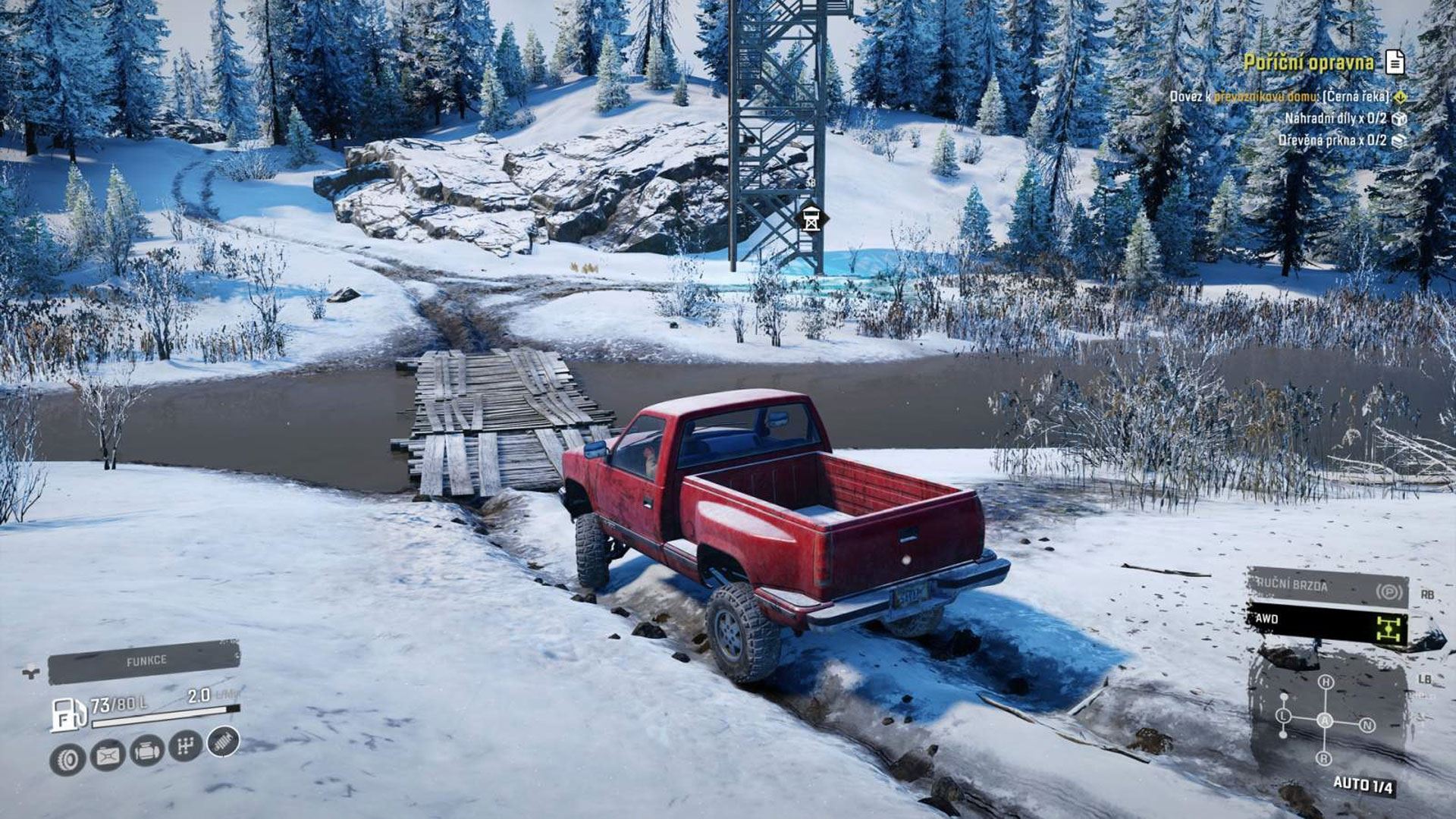Image resolution: width=1456 pixels, height=819 pixels.
Task: Select Auto gear (A) in shifter
Action: click(x=1325, y=720)
